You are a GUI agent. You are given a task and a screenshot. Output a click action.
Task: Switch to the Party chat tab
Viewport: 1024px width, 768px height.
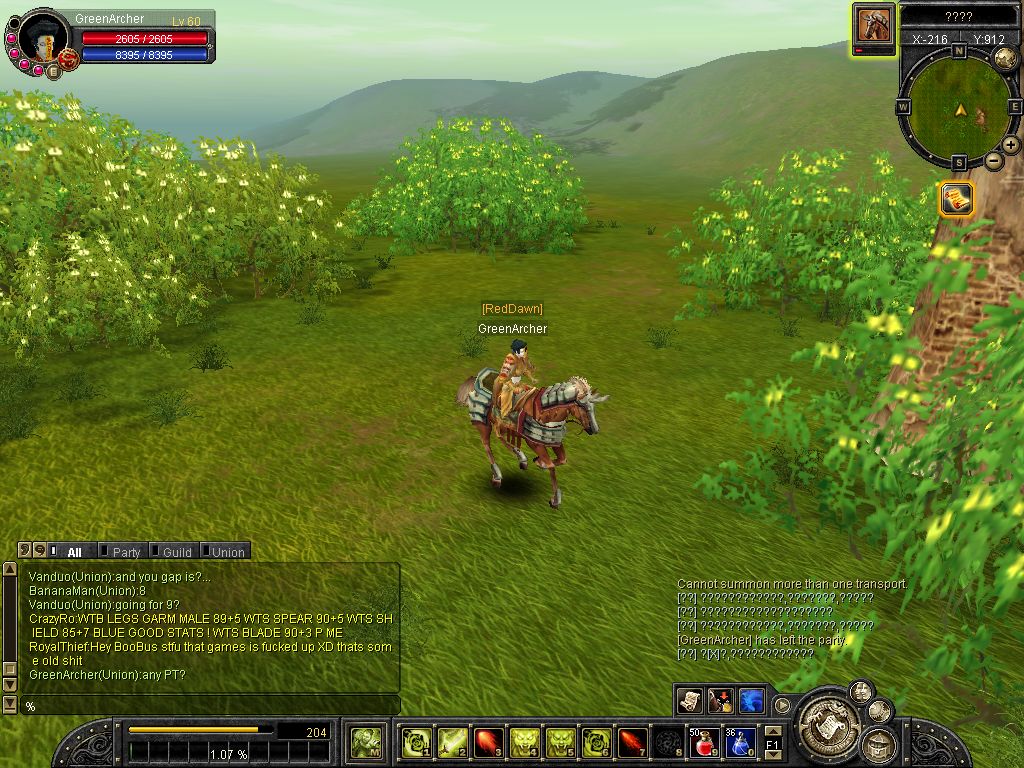pos(126,551)
